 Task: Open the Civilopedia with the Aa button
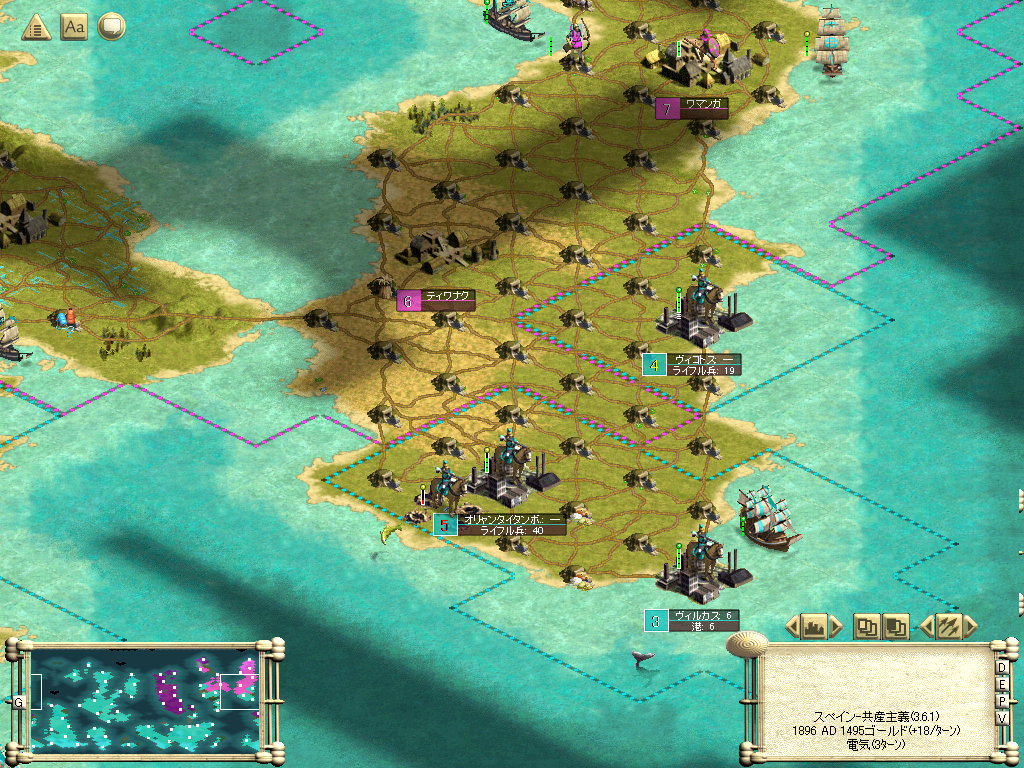[74, 27]
